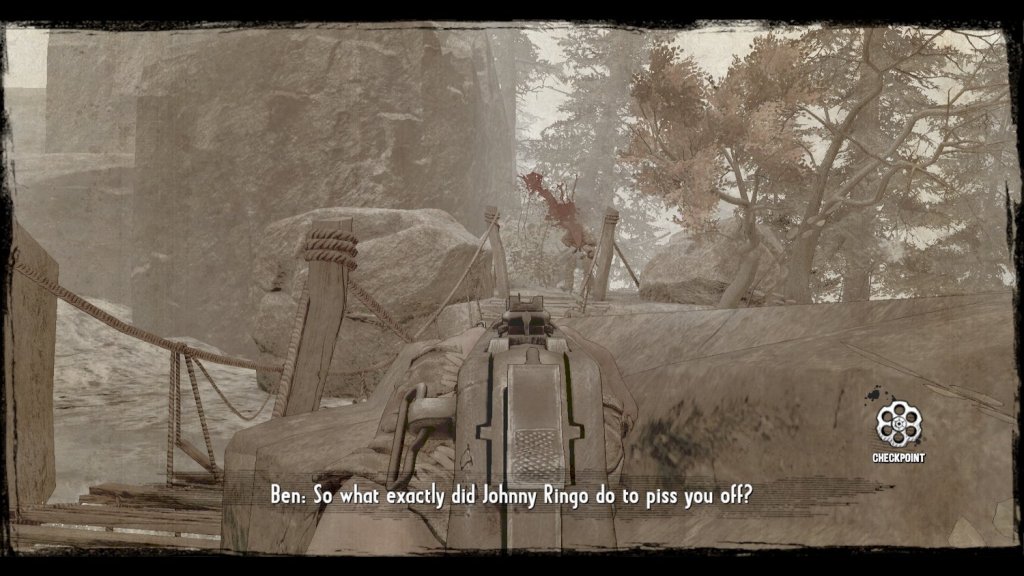Click the revolver cylinder checkpoint icon

point(898,424)
